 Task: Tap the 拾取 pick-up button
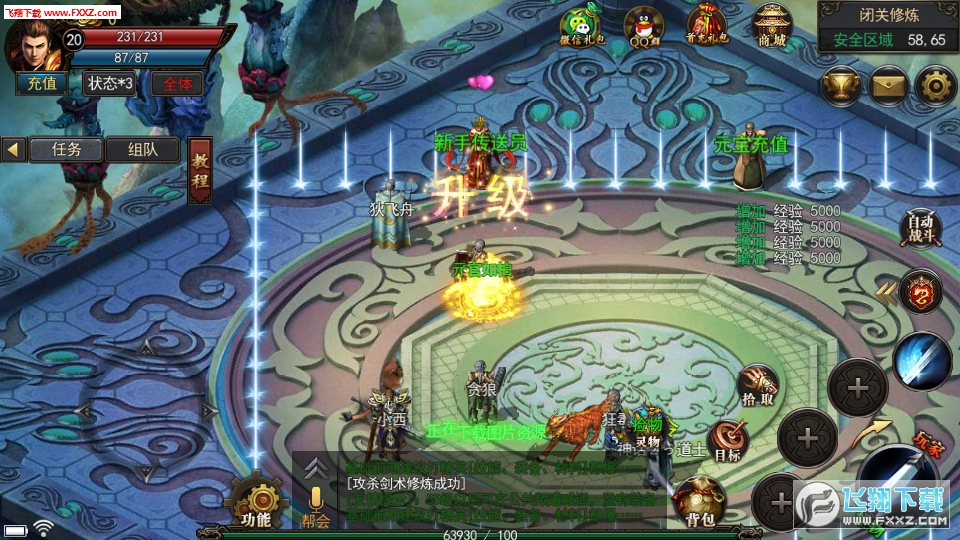(x=758, y=385)
